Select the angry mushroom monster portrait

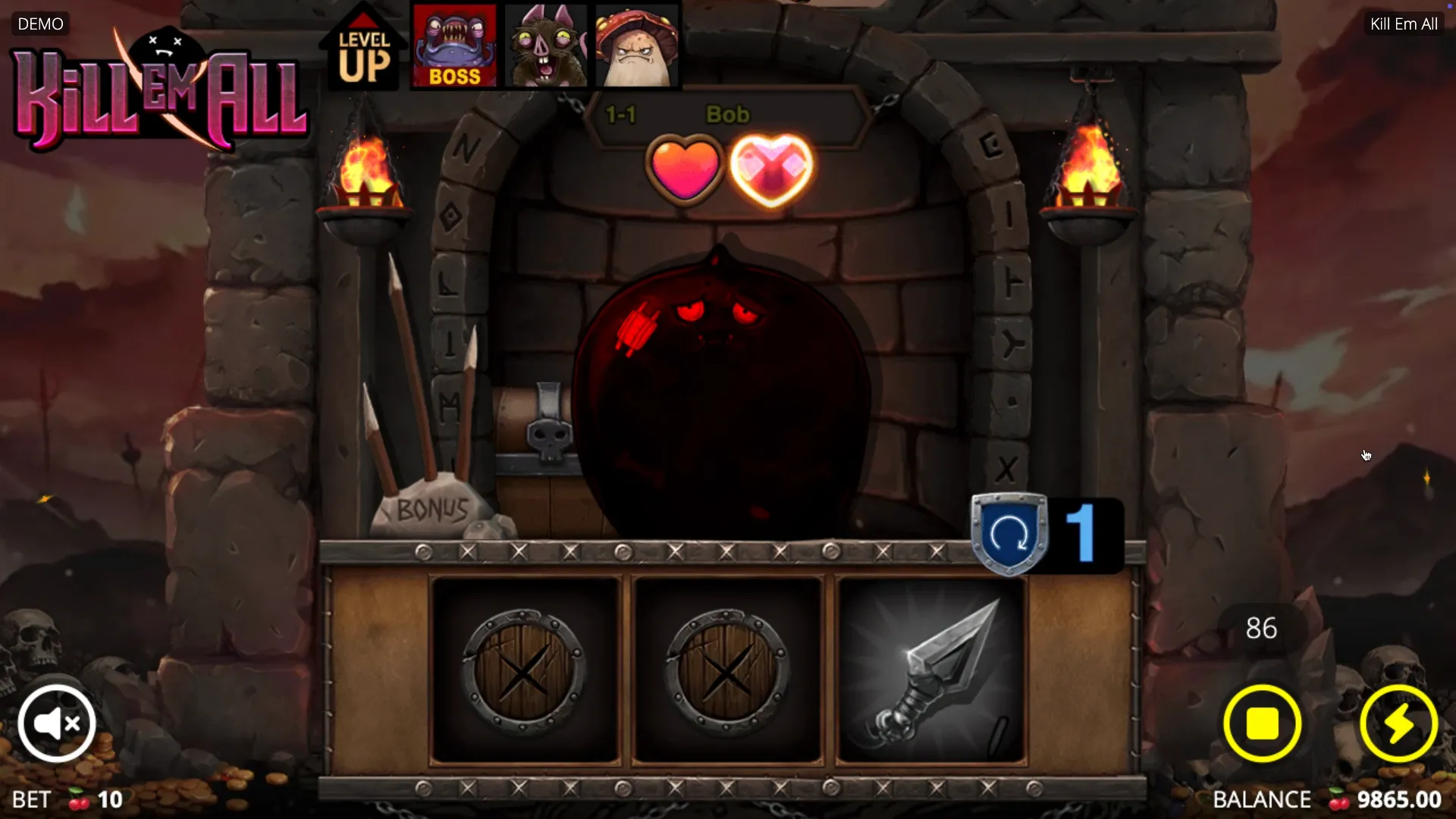[x=637, y=45]
